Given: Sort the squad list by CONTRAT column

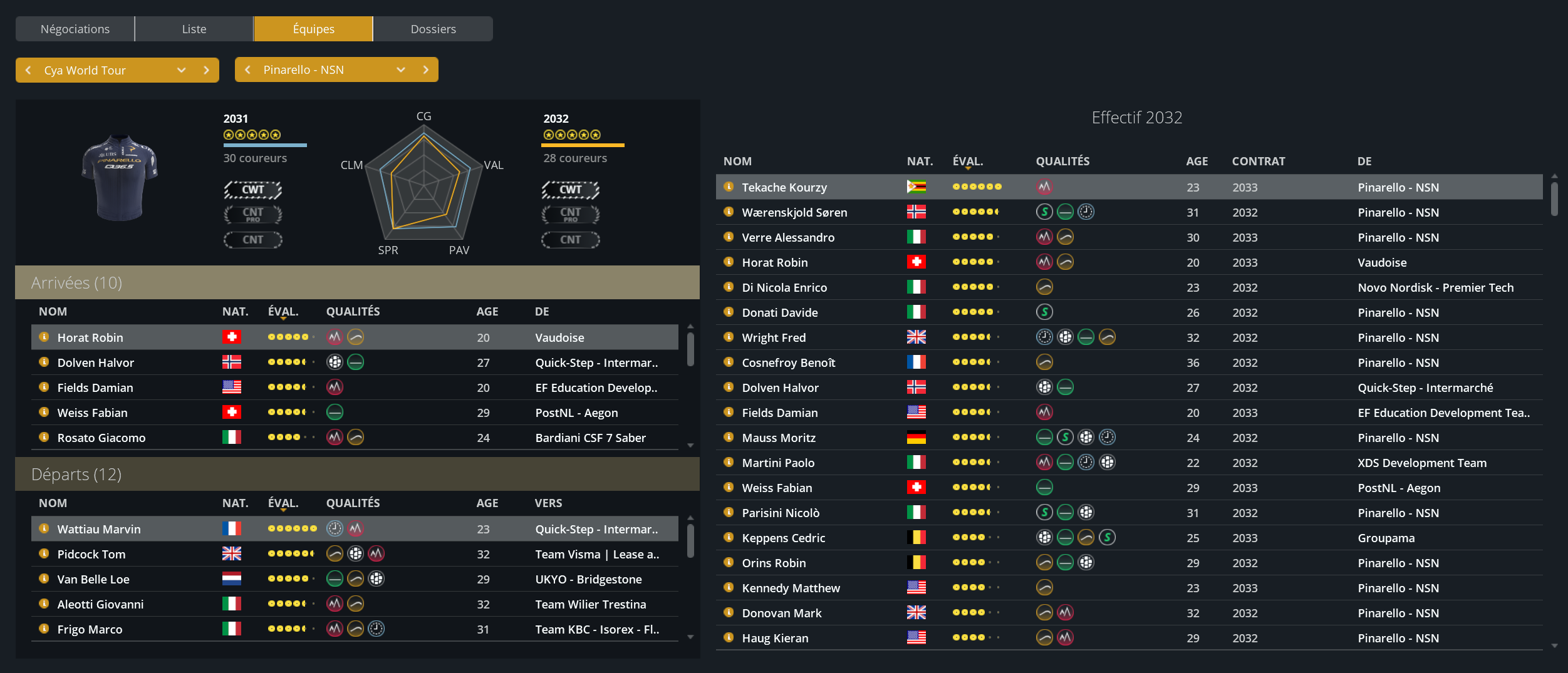Looking at the screenshot, I should 1258,161.
